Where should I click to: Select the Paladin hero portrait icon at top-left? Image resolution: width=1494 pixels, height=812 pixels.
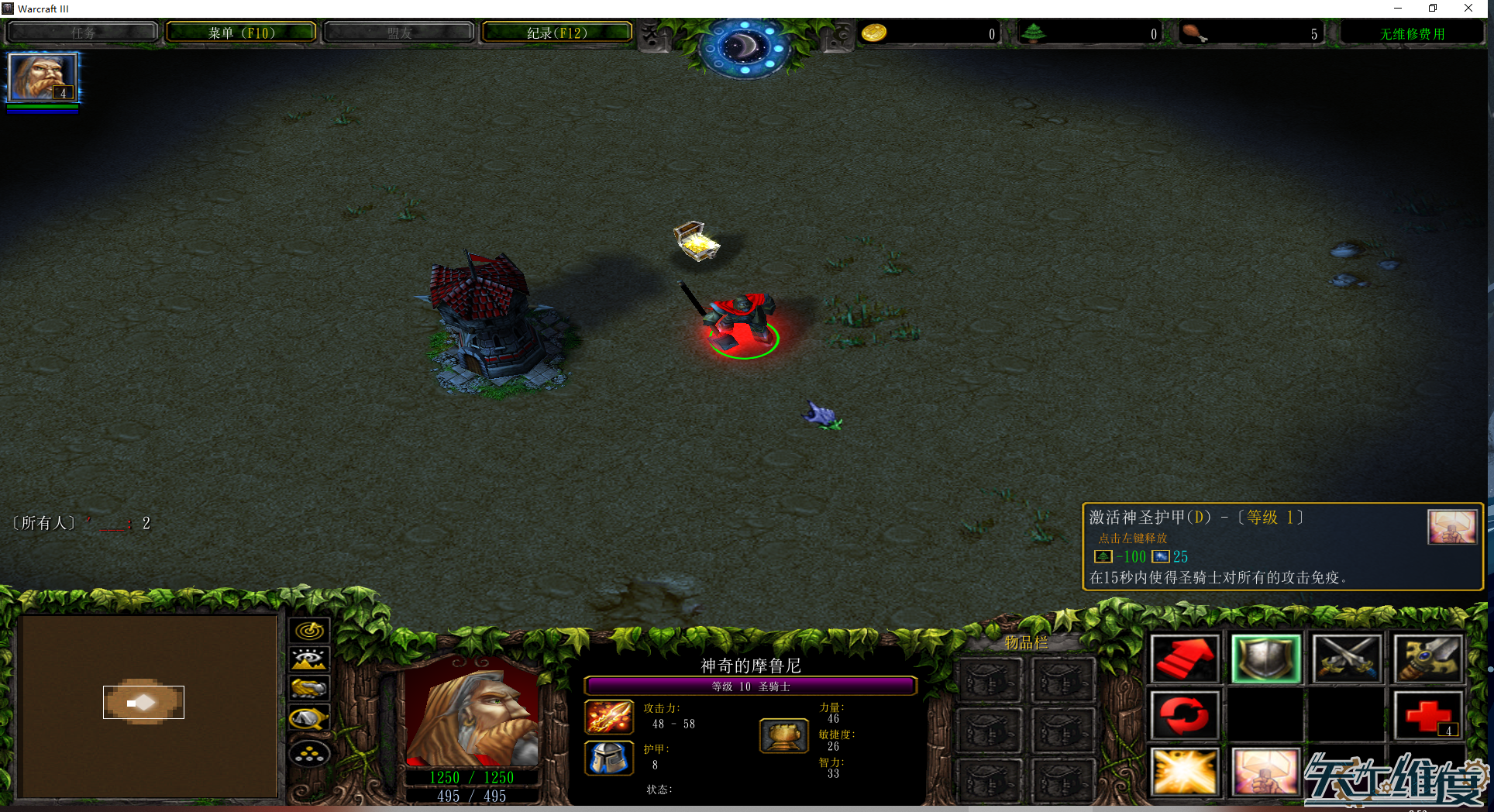43,77
